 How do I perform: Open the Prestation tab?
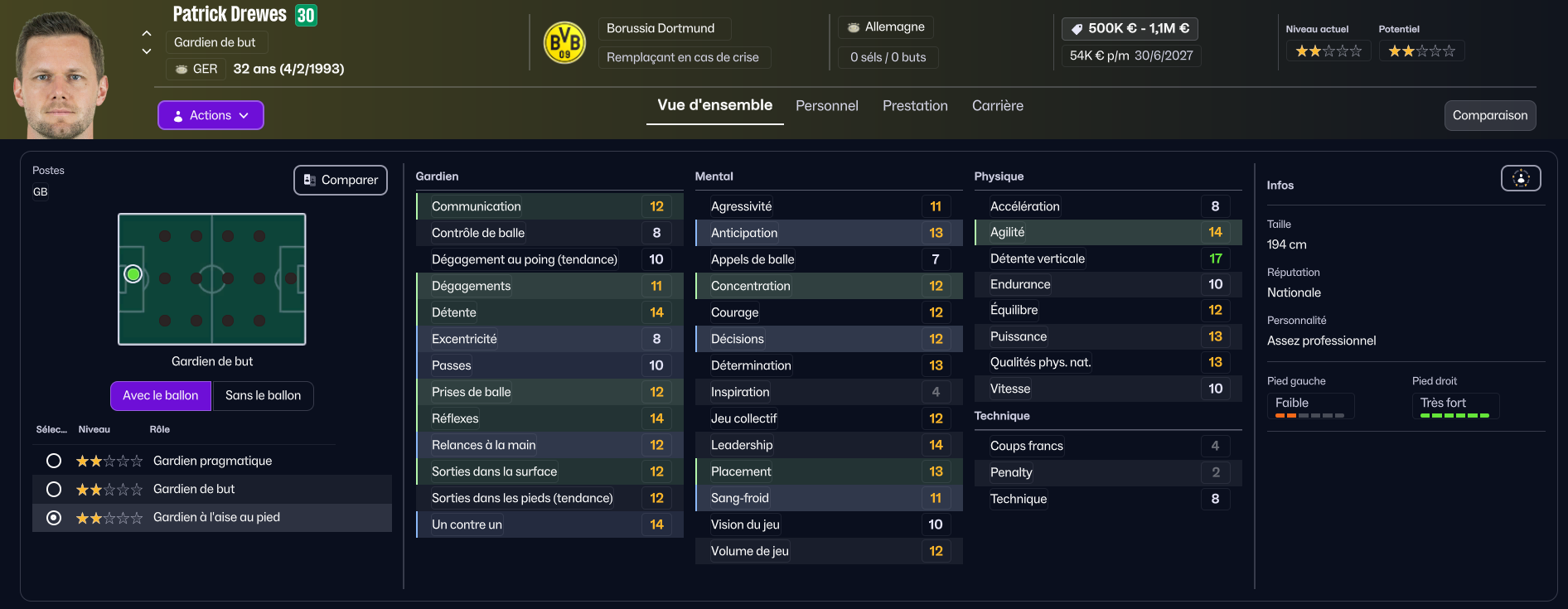915,106
